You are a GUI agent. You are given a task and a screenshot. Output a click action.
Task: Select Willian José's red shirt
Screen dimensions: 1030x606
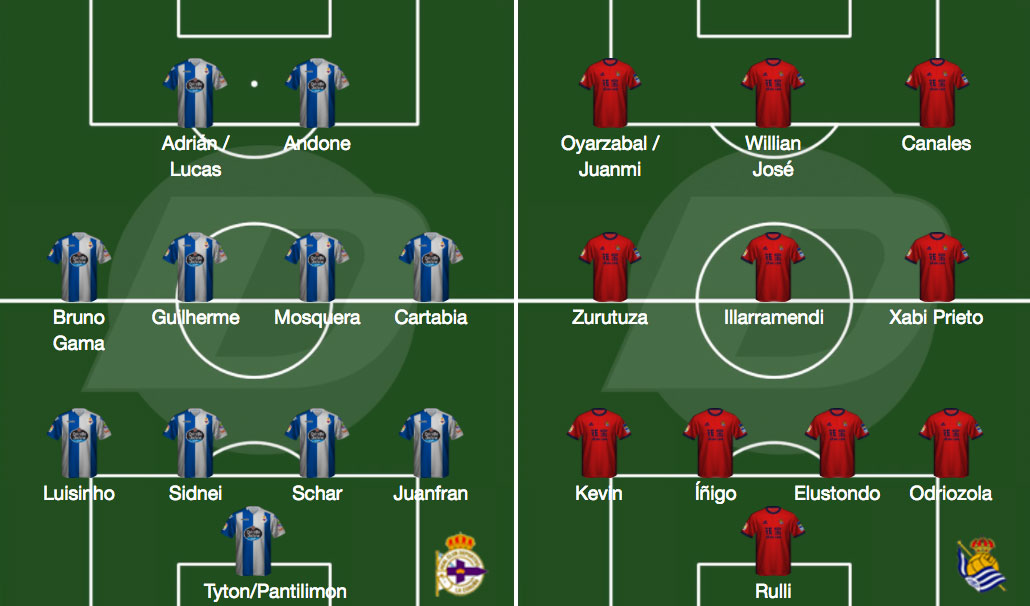[773, 94]
